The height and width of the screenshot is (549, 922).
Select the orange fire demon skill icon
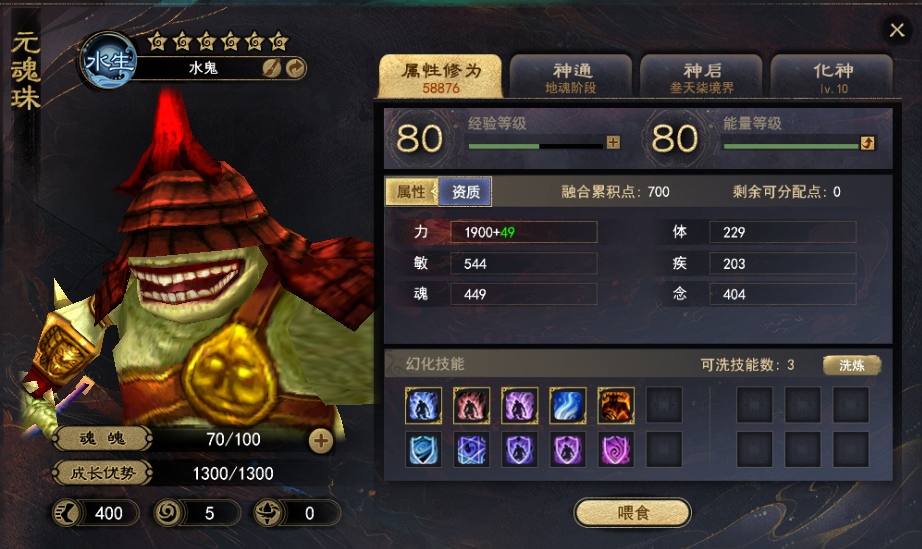click(x=616, y=406)
